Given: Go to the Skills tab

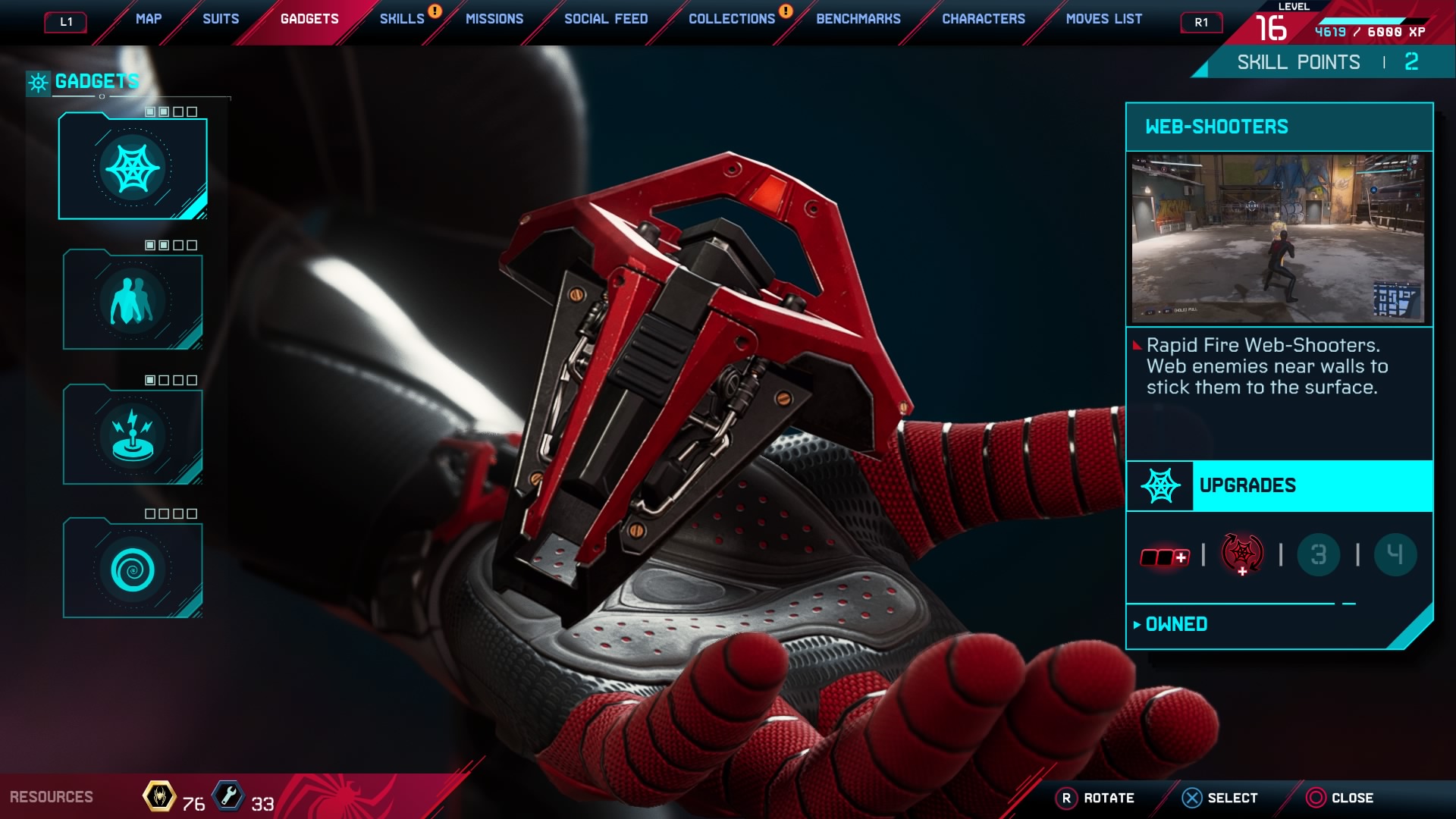Looking at the screenshot, I should tap(402, 19).
